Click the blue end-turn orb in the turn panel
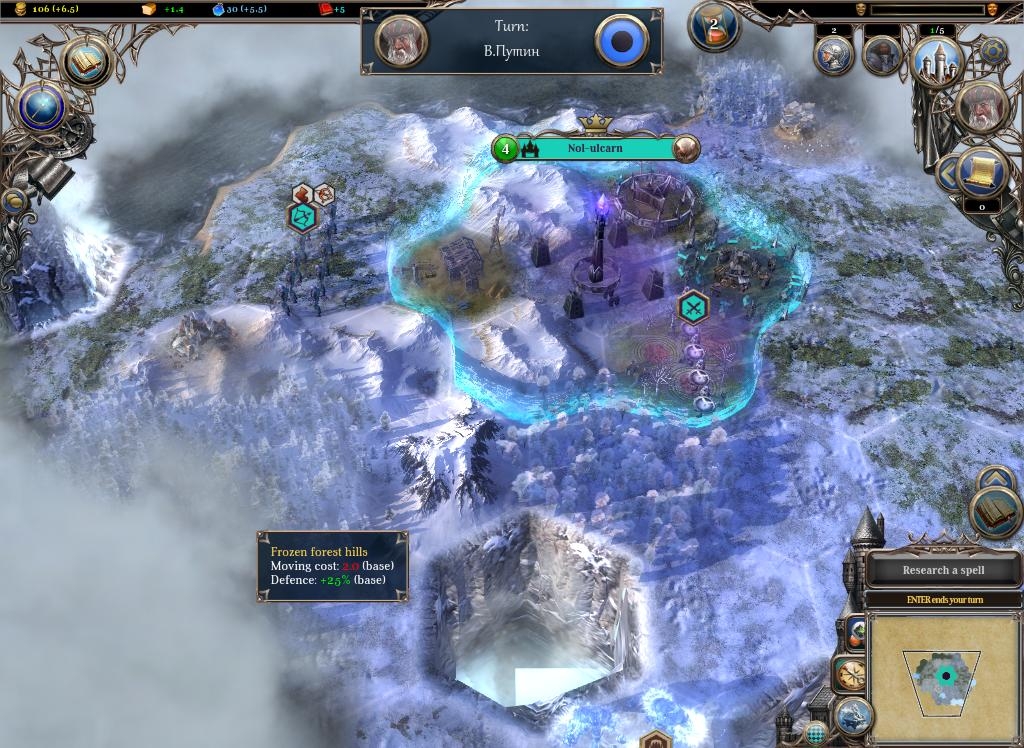Screen dimensions: 1024x748 pos(622,41)
